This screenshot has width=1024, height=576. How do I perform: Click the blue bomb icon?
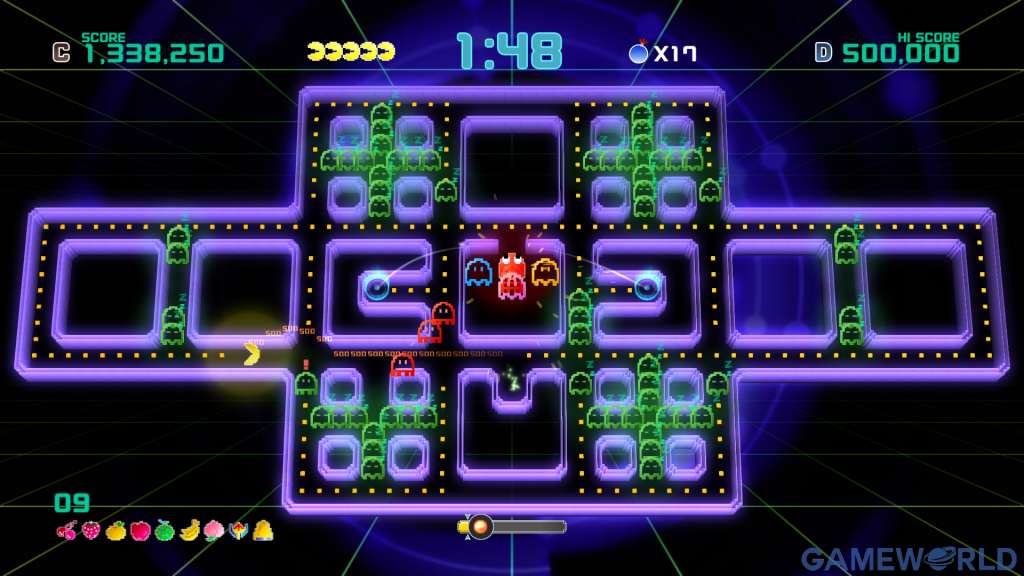(x=638, y=52)
